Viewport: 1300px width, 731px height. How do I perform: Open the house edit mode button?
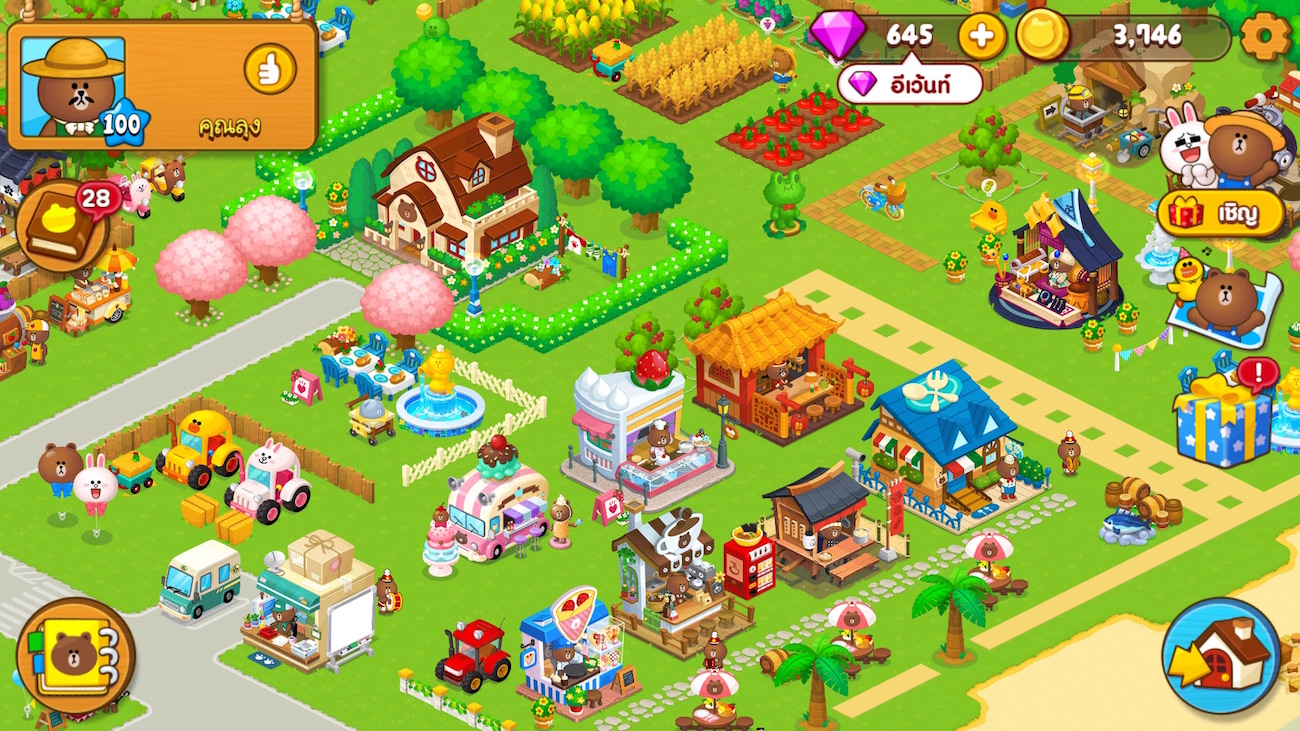tap(1221, 655)
